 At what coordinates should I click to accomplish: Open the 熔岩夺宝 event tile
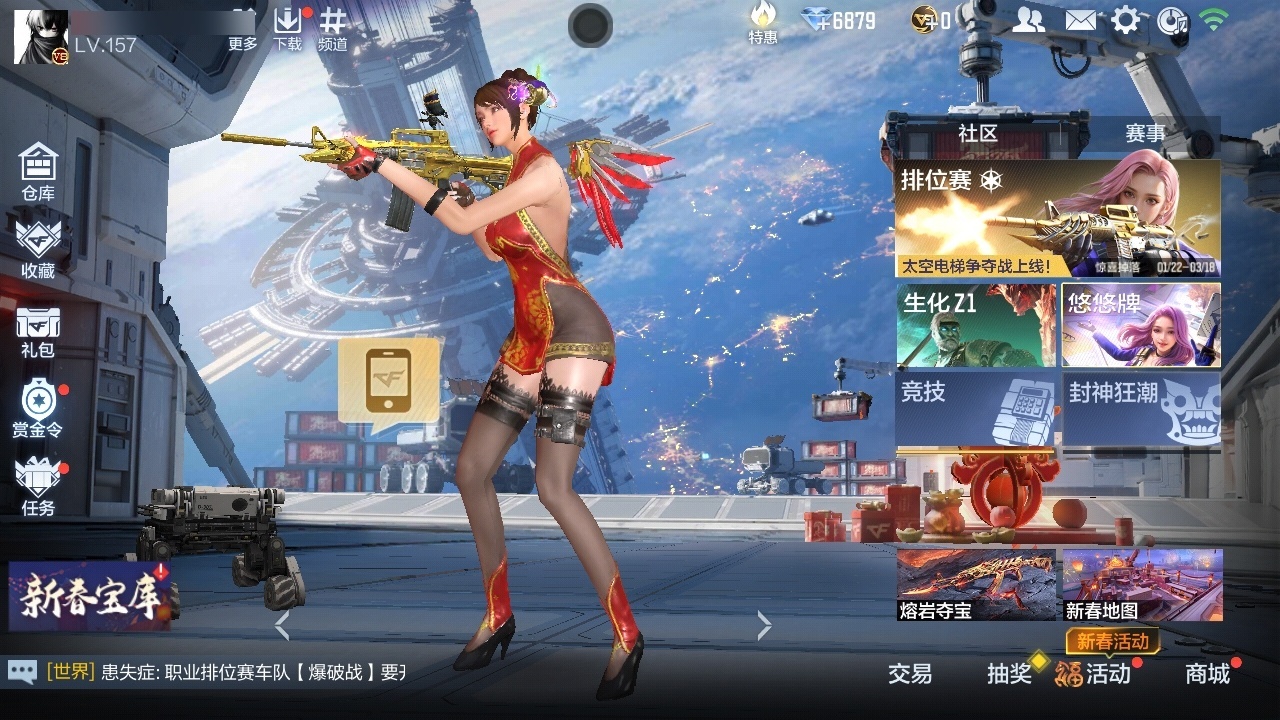tap(976, 584)
